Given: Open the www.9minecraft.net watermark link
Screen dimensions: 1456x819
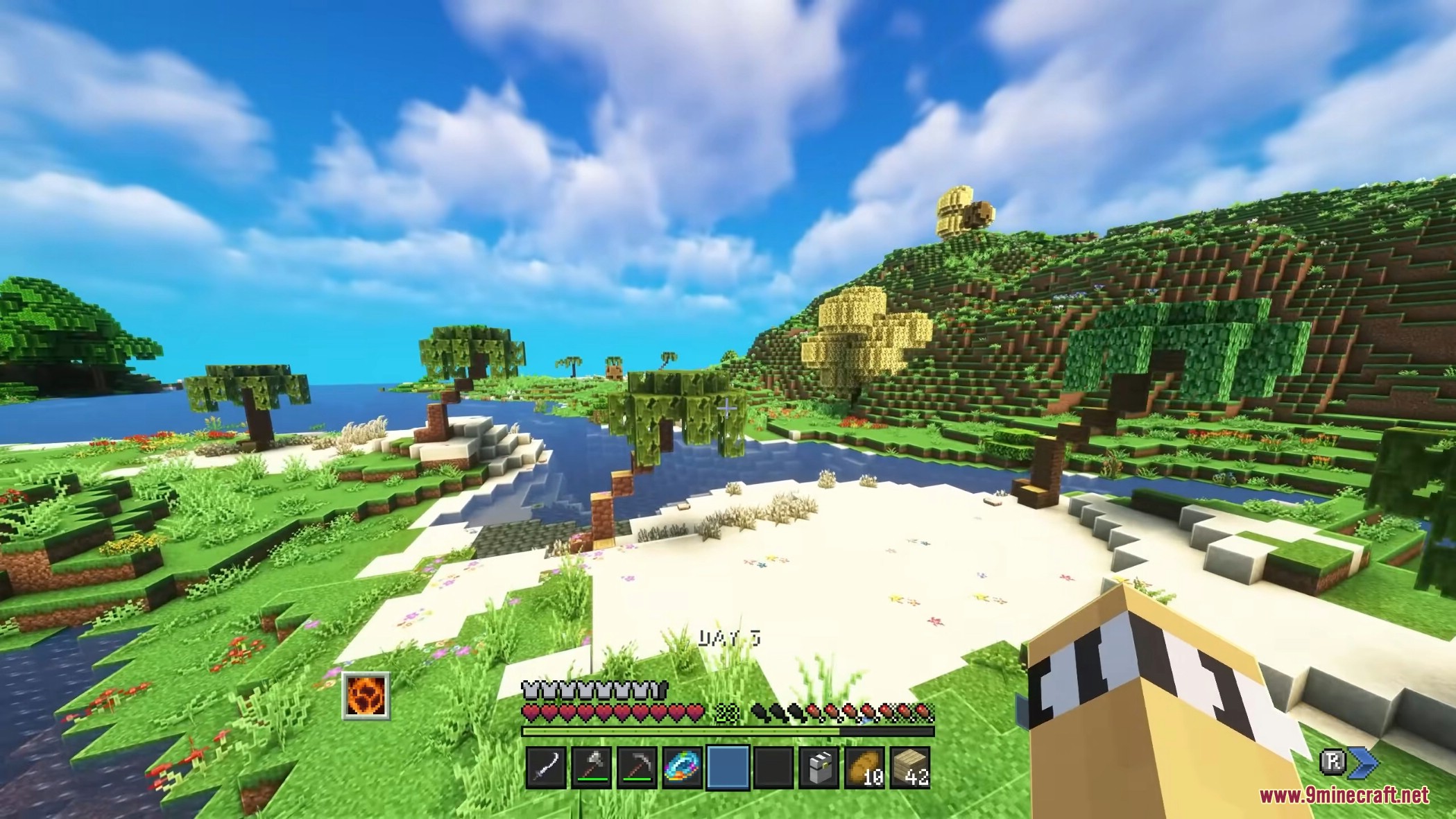Looking at the screenshot, I should pos(1344,795).
